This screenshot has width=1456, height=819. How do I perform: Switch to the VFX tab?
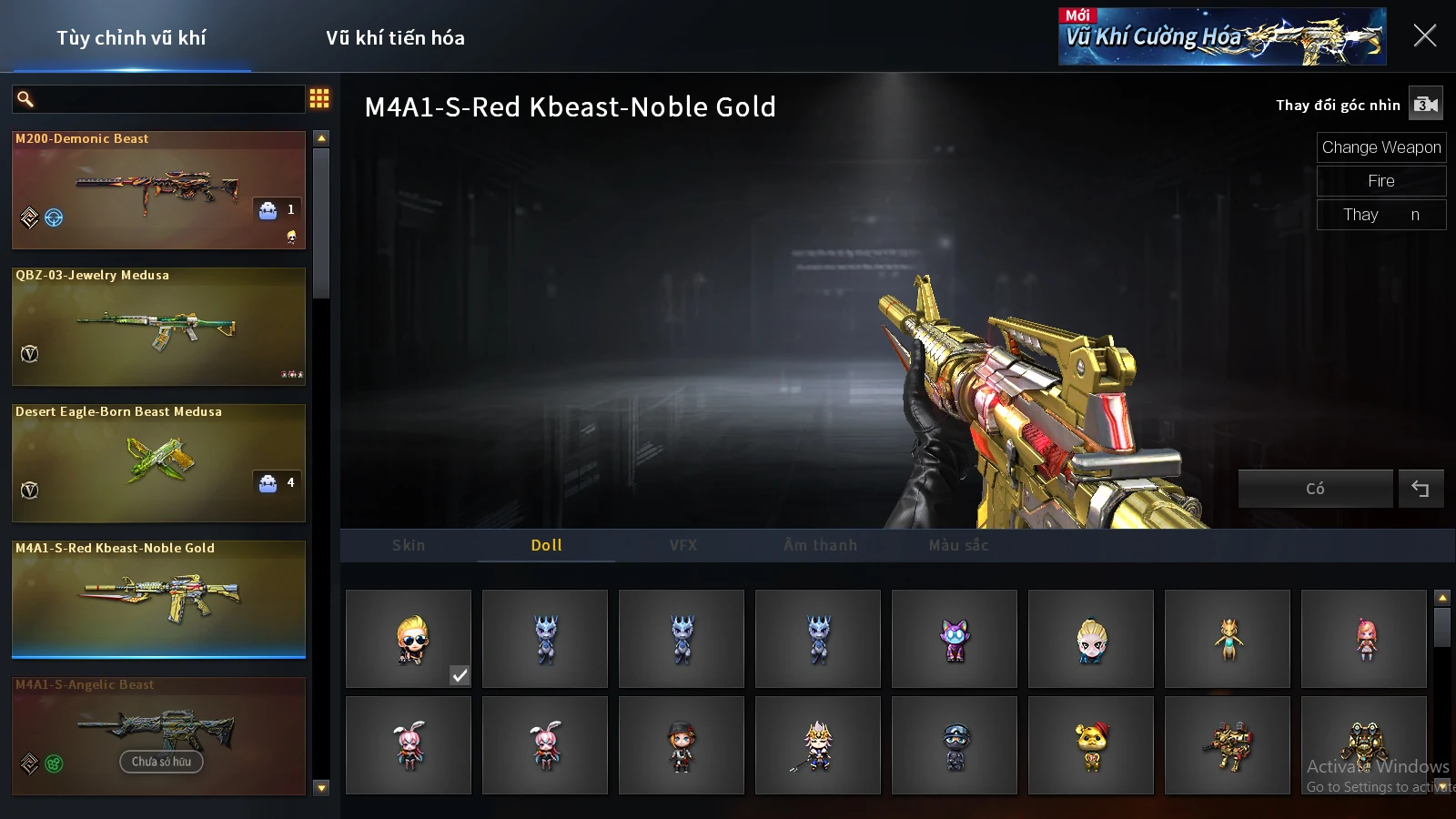tap(683, 545)
